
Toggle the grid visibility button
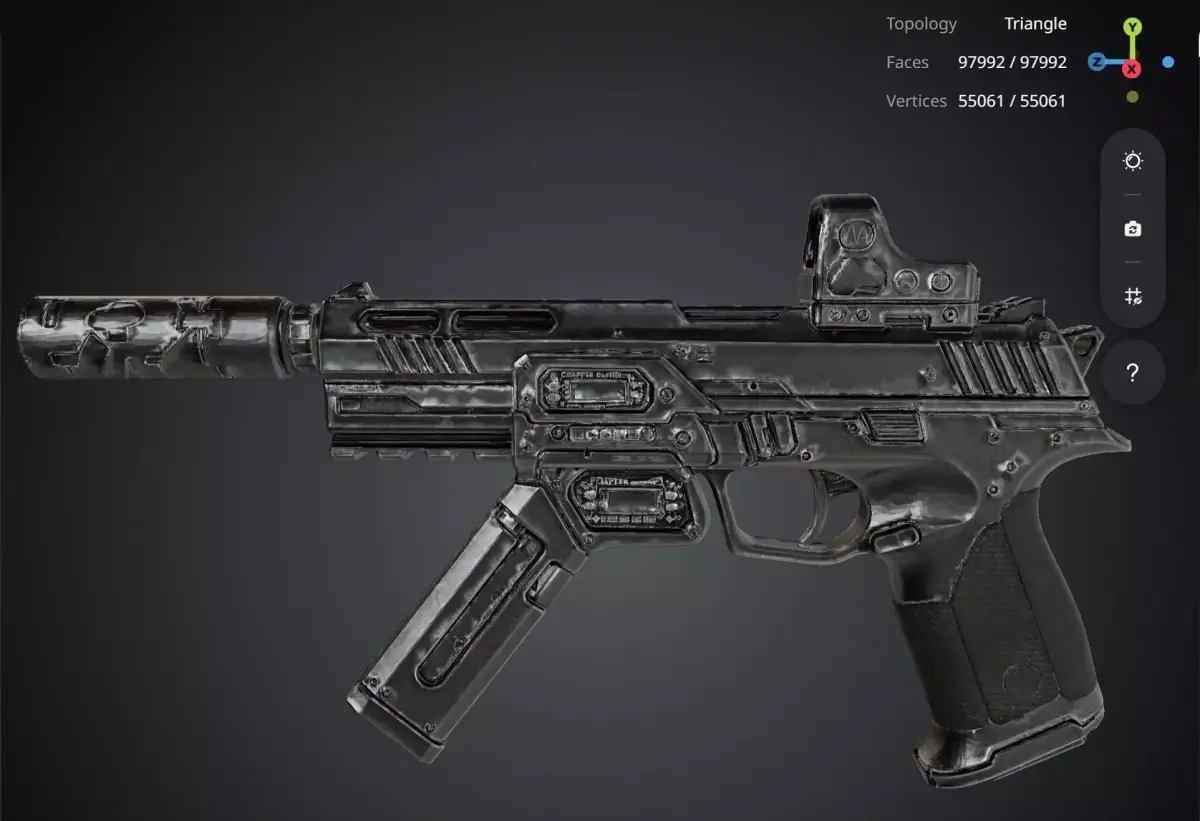click(1132, 296)
